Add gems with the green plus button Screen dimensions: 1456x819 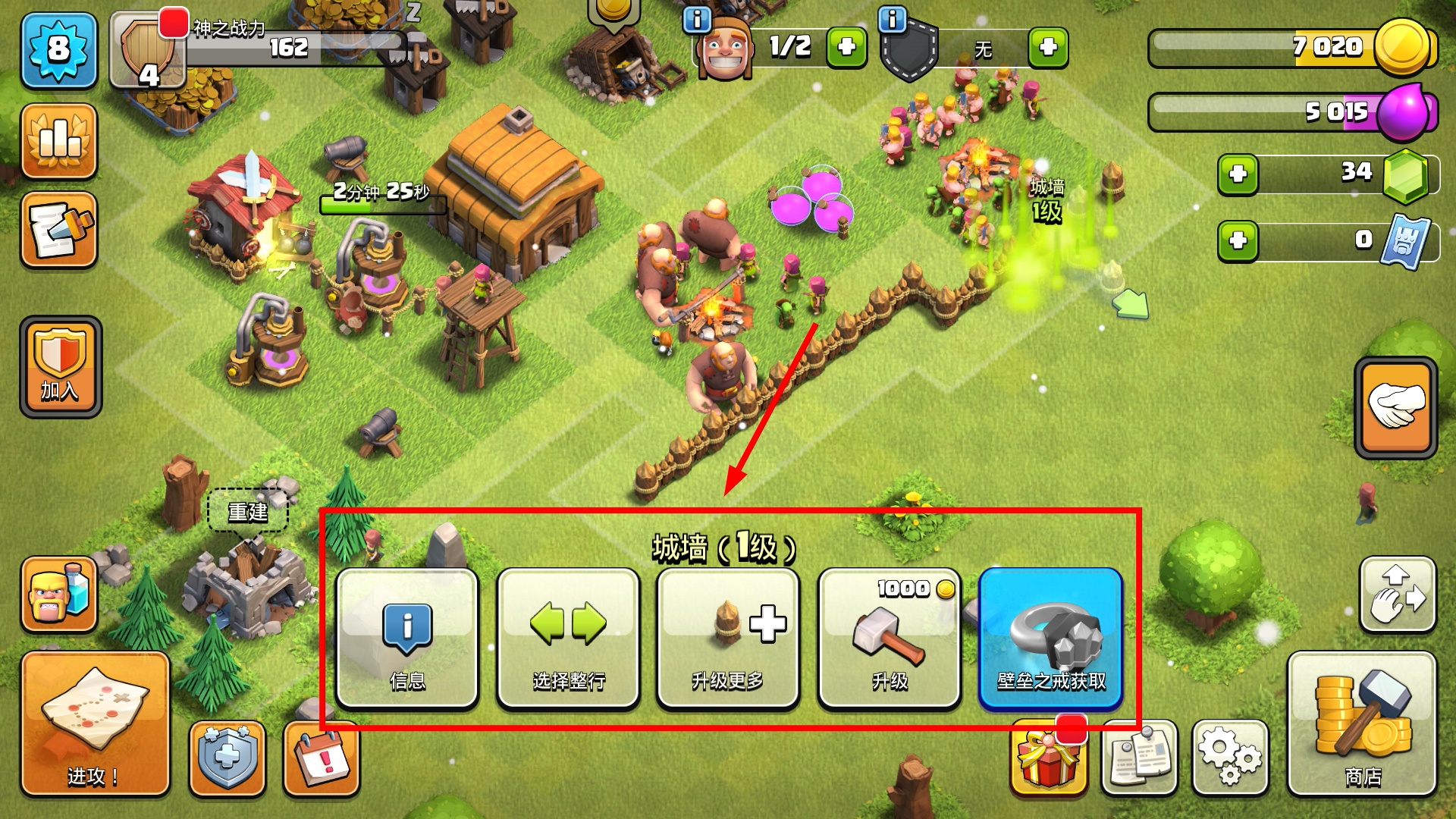point(1238,174)
